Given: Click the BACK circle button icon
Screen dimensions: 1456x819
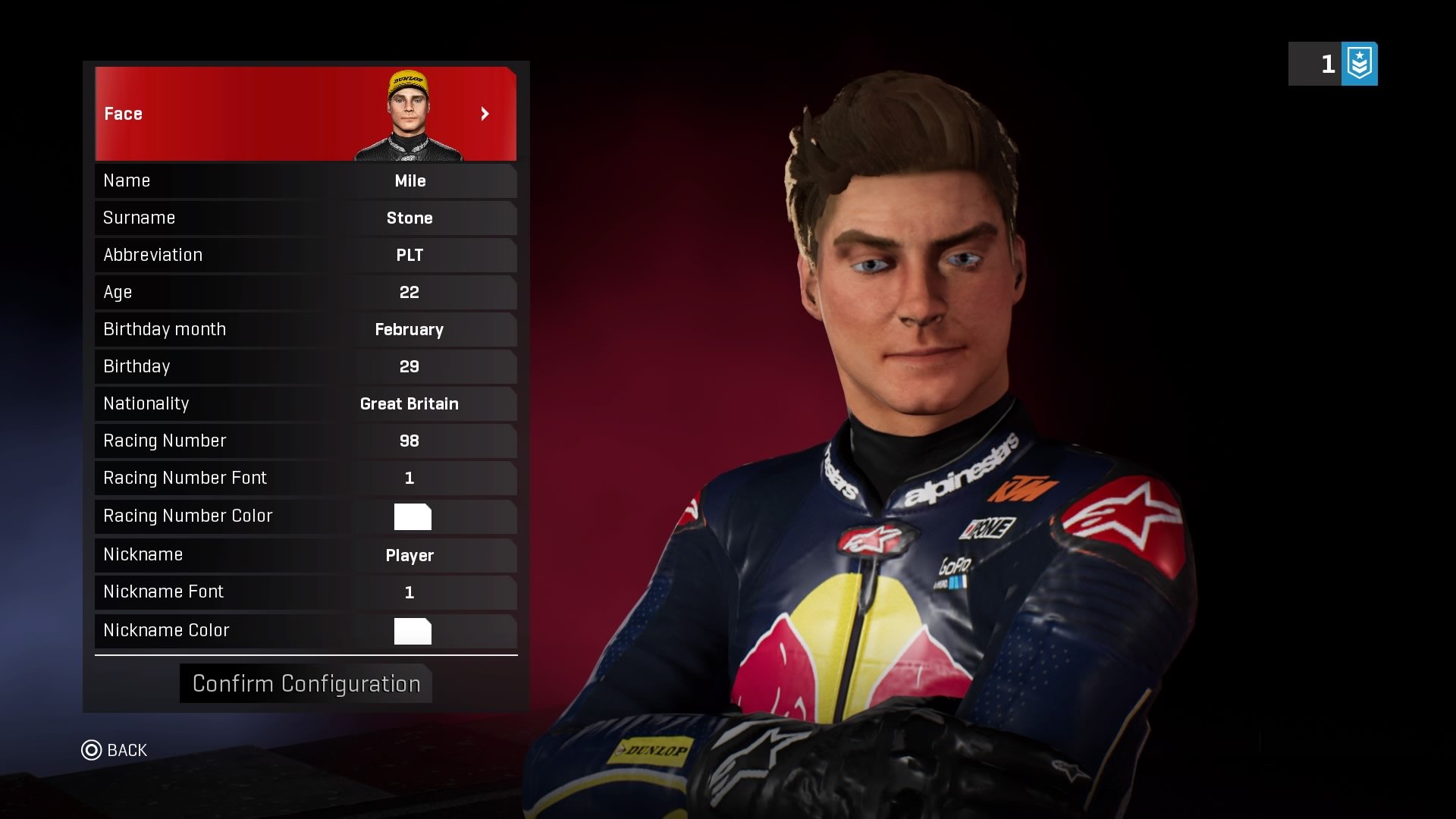Looking at the screenshot, I should (x=91, y=750).
